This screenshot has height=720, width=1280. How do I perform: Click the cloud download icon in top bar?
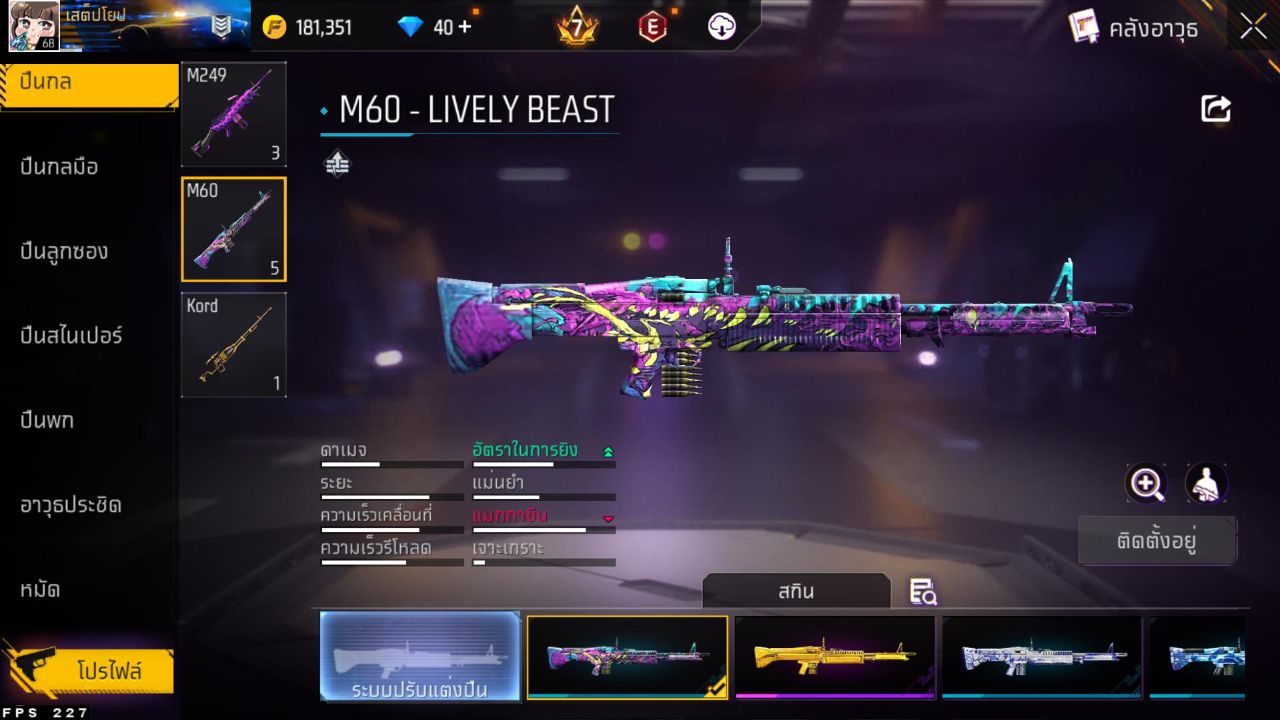pyautogui.click(x=720, y=27)
